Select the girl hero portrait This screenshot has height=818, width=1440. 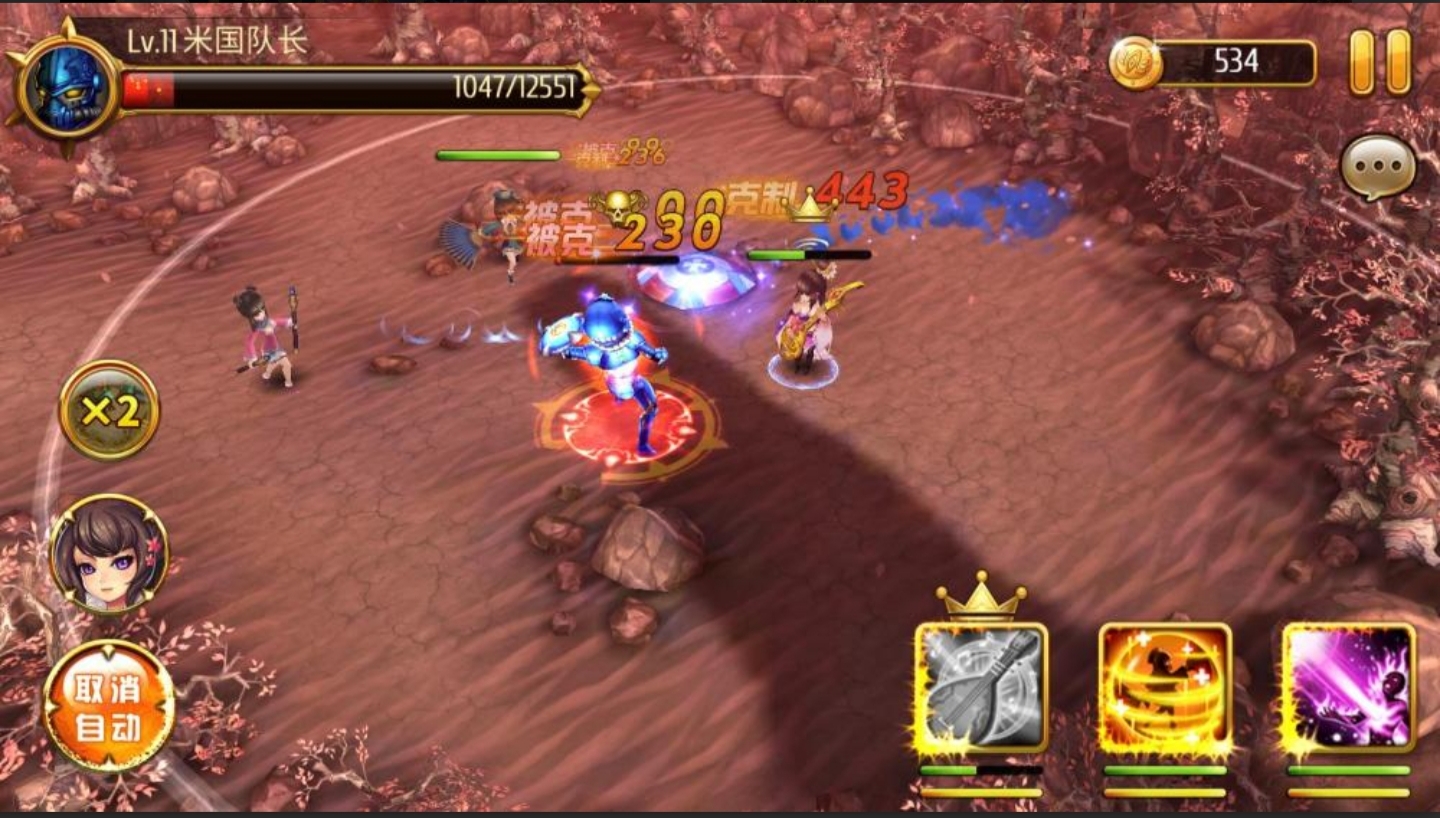(109, 553)
